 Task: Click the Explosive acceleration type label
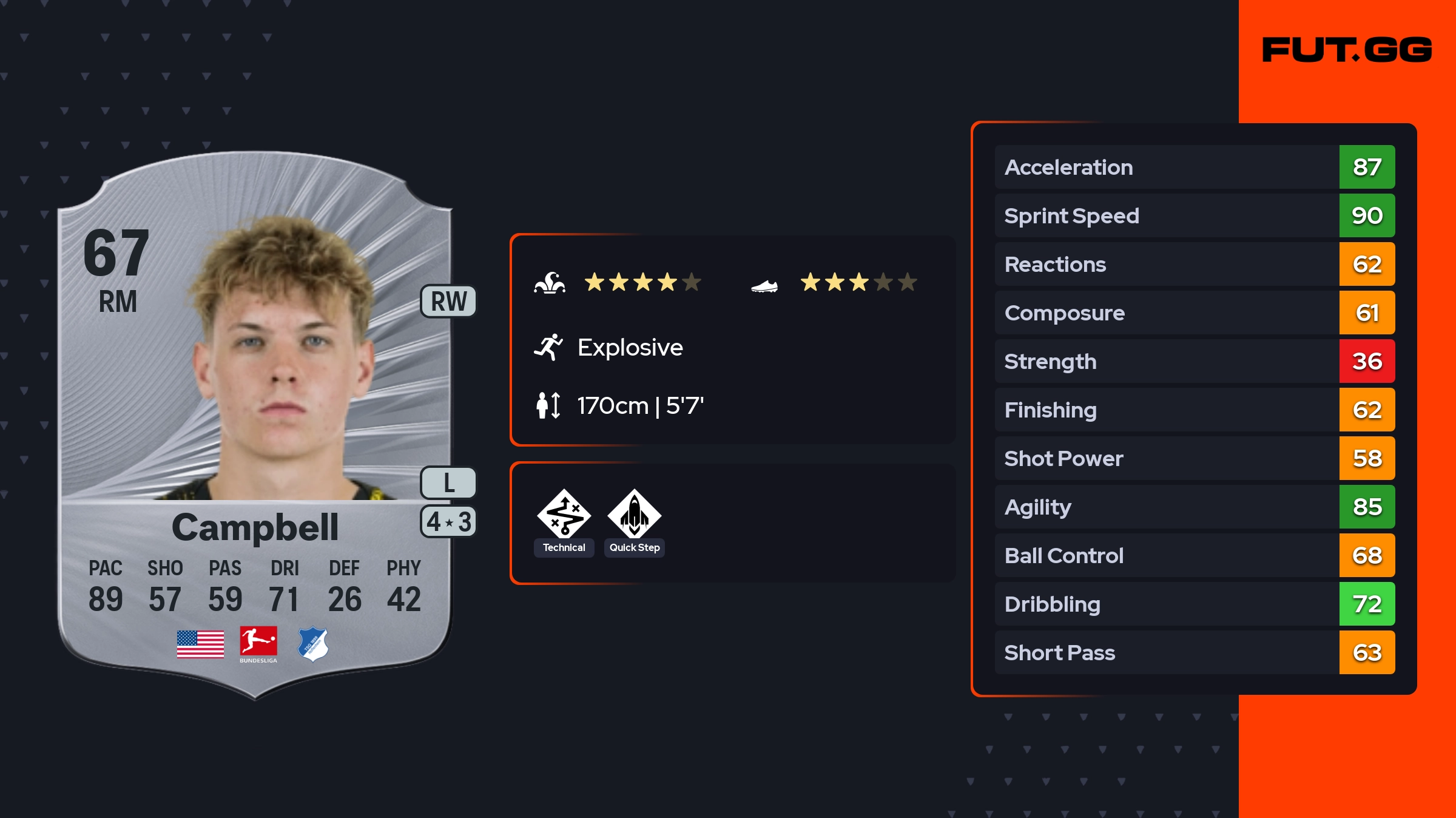pos(630,348)
